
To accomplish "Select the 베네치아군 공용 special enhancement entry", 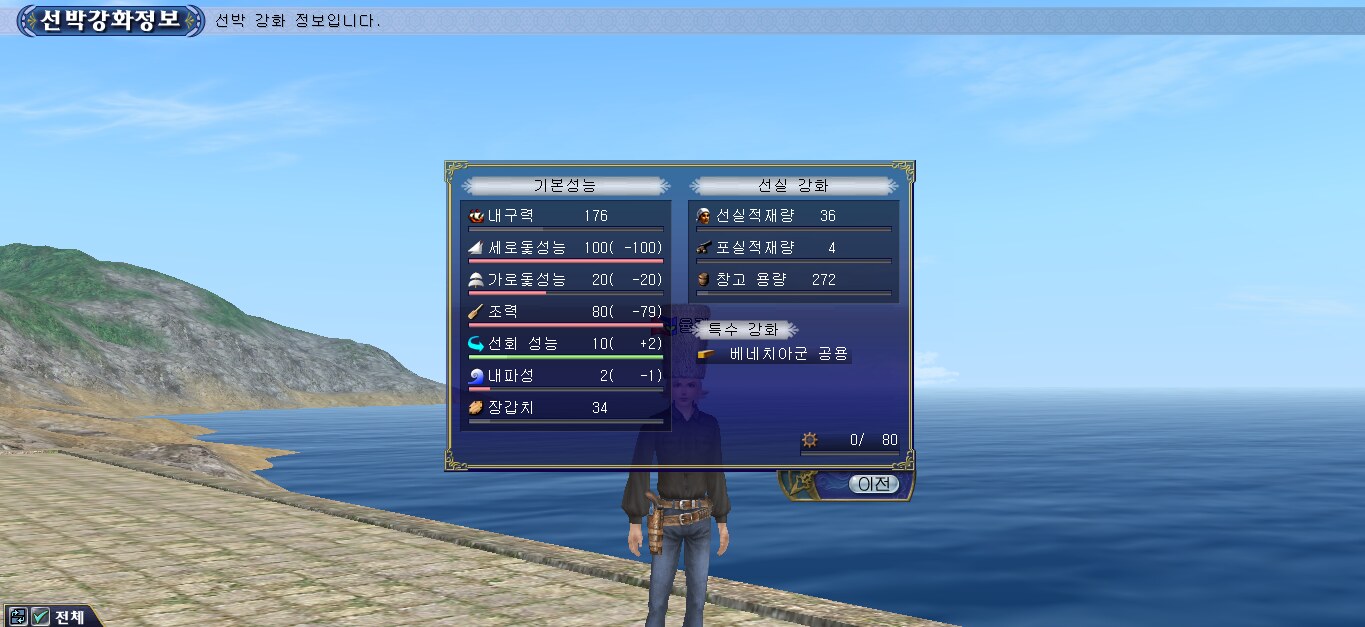I will [x=789, y=354].
